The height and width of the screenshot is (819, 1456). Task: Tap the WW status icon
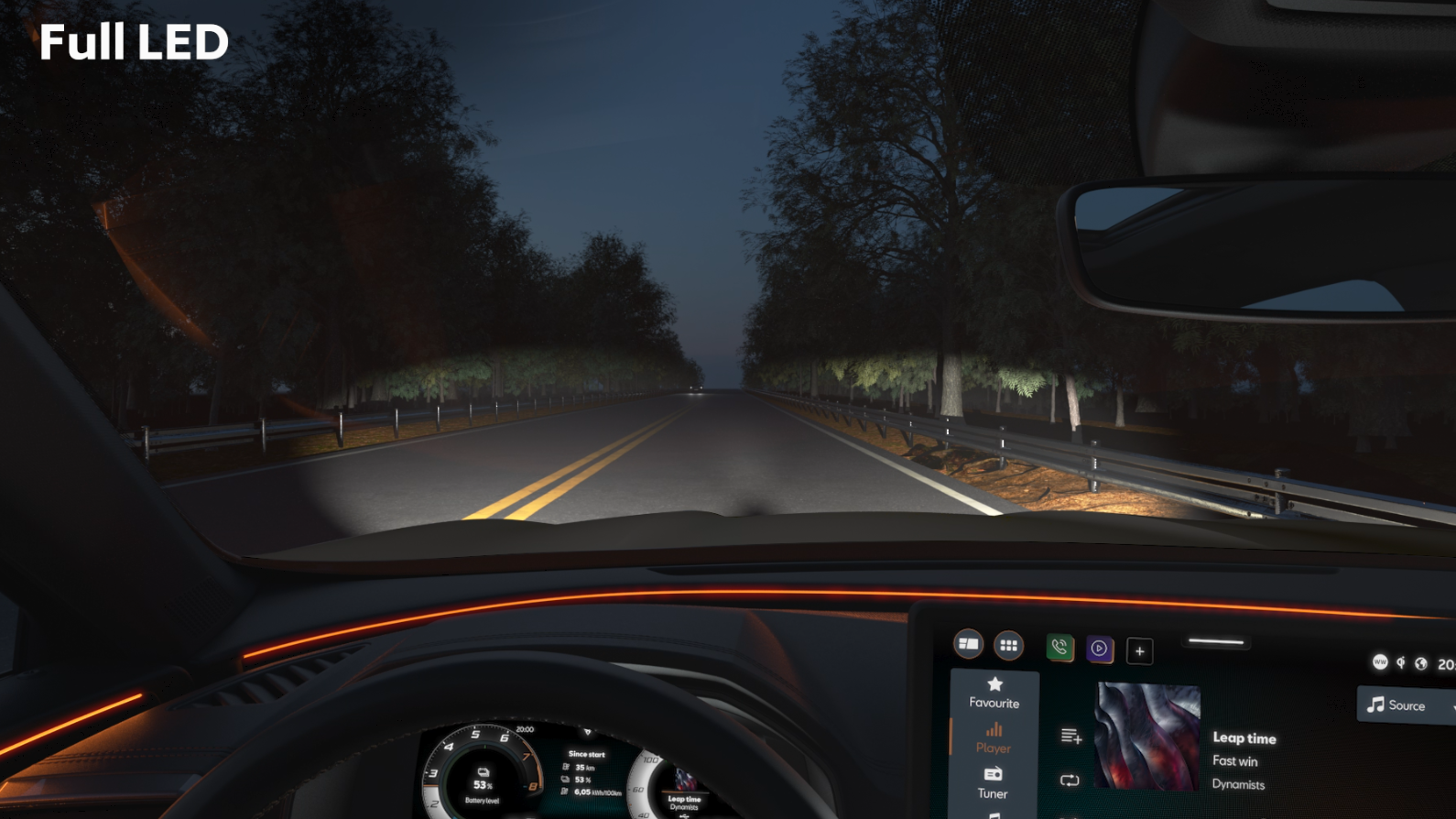point(1380,661)
